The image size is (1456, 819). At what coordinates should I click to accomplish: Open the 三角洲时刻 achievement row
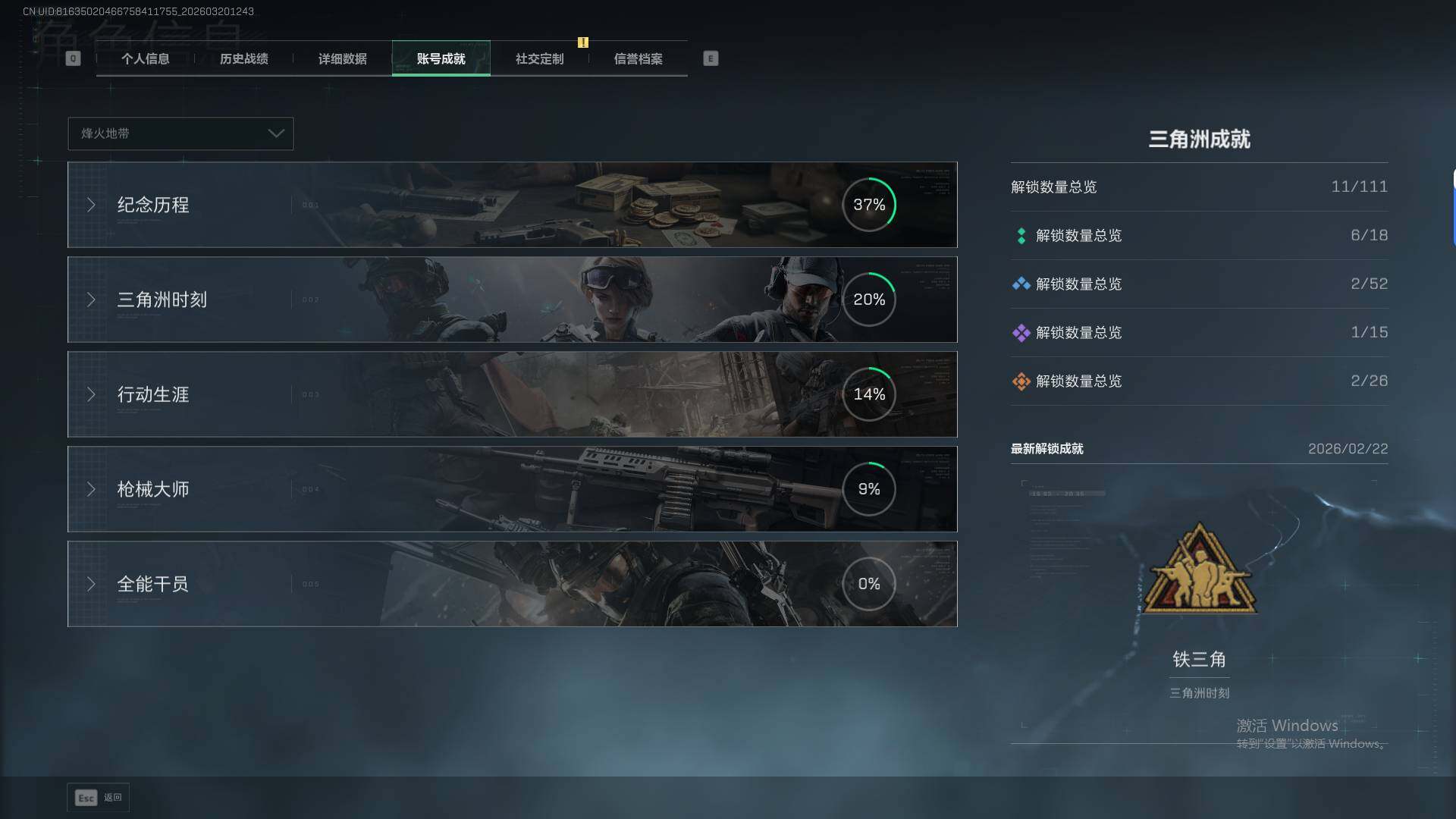[512, 300]
